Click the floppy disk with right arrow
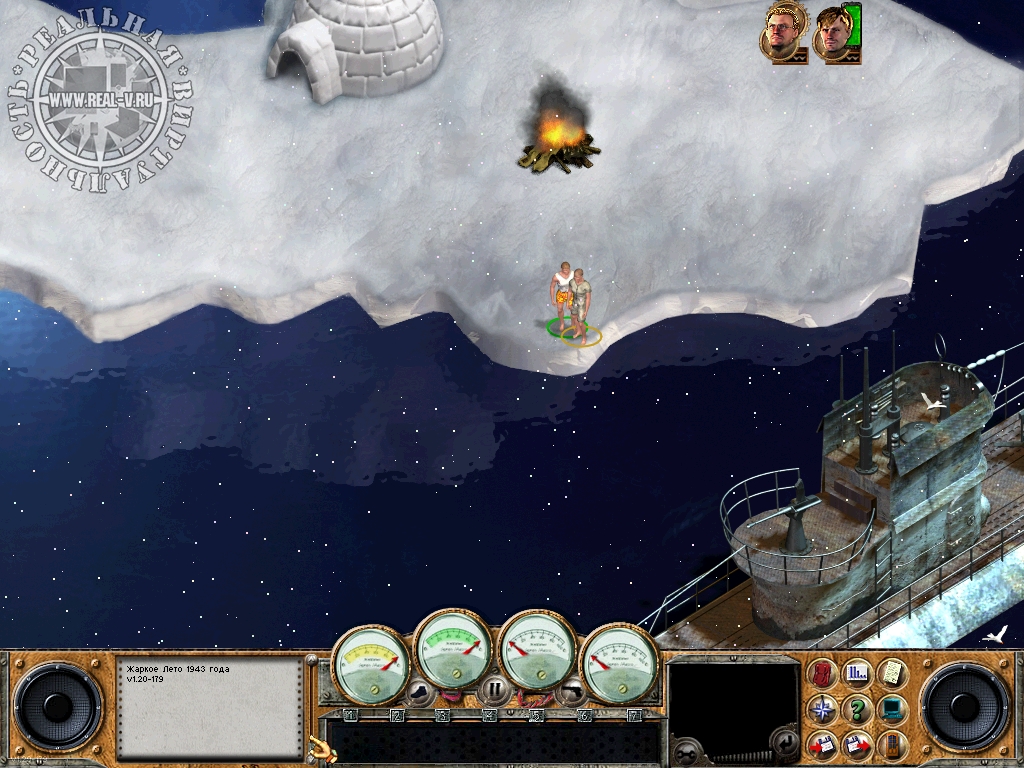Viewport: 1024px width, 768px height. pyautogui.click(x=857, y=745)
